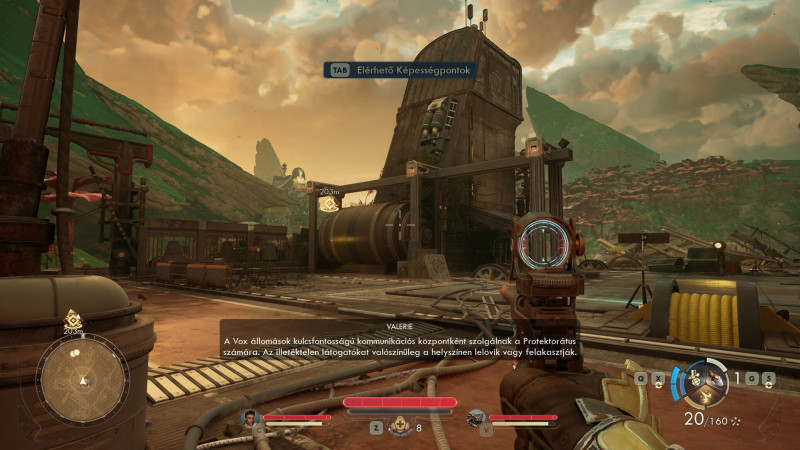Select the right companion portrait
800x450 pixels.
(x=476, y=417)
